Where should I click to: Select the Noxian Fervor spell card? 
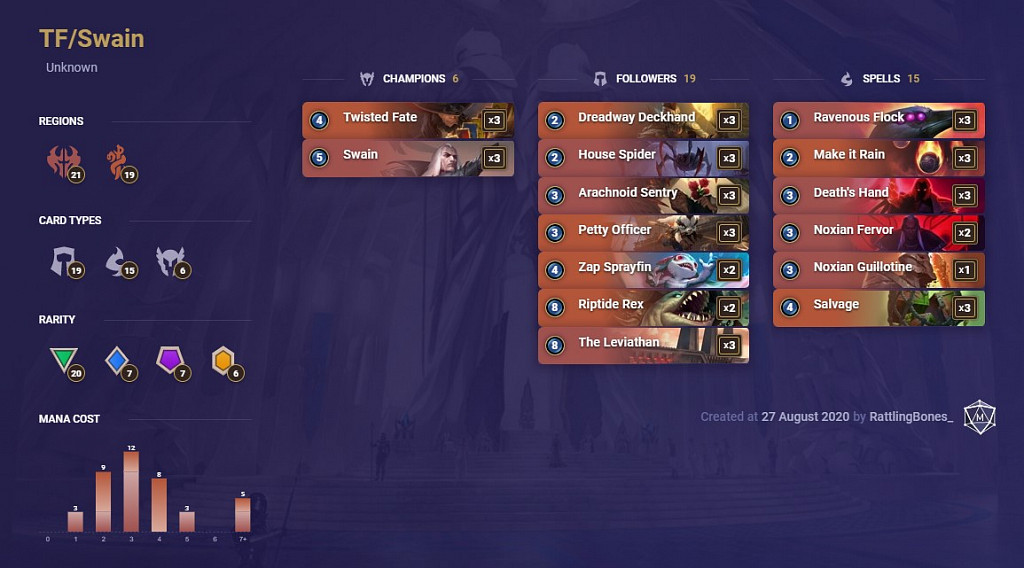(x=878, y=232)
